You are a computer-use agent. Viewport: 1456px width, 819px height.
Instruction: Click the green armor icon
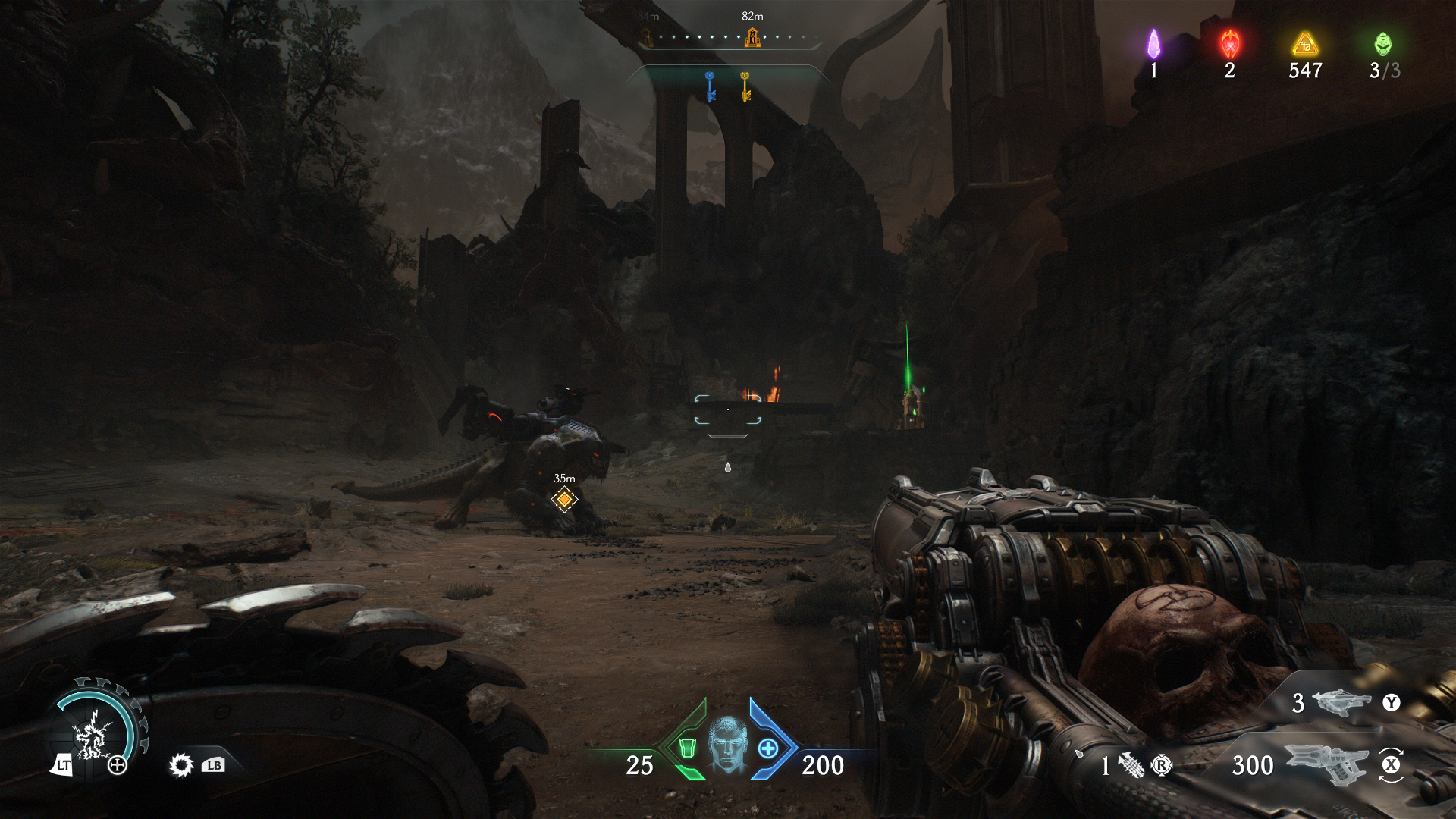coord(687,748)
